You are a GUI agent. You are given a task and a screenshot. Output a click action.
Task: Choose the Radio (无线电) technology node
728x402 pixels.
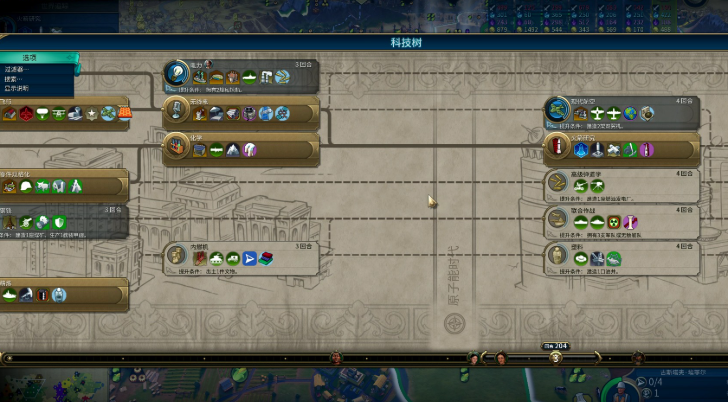coord(241,111)
